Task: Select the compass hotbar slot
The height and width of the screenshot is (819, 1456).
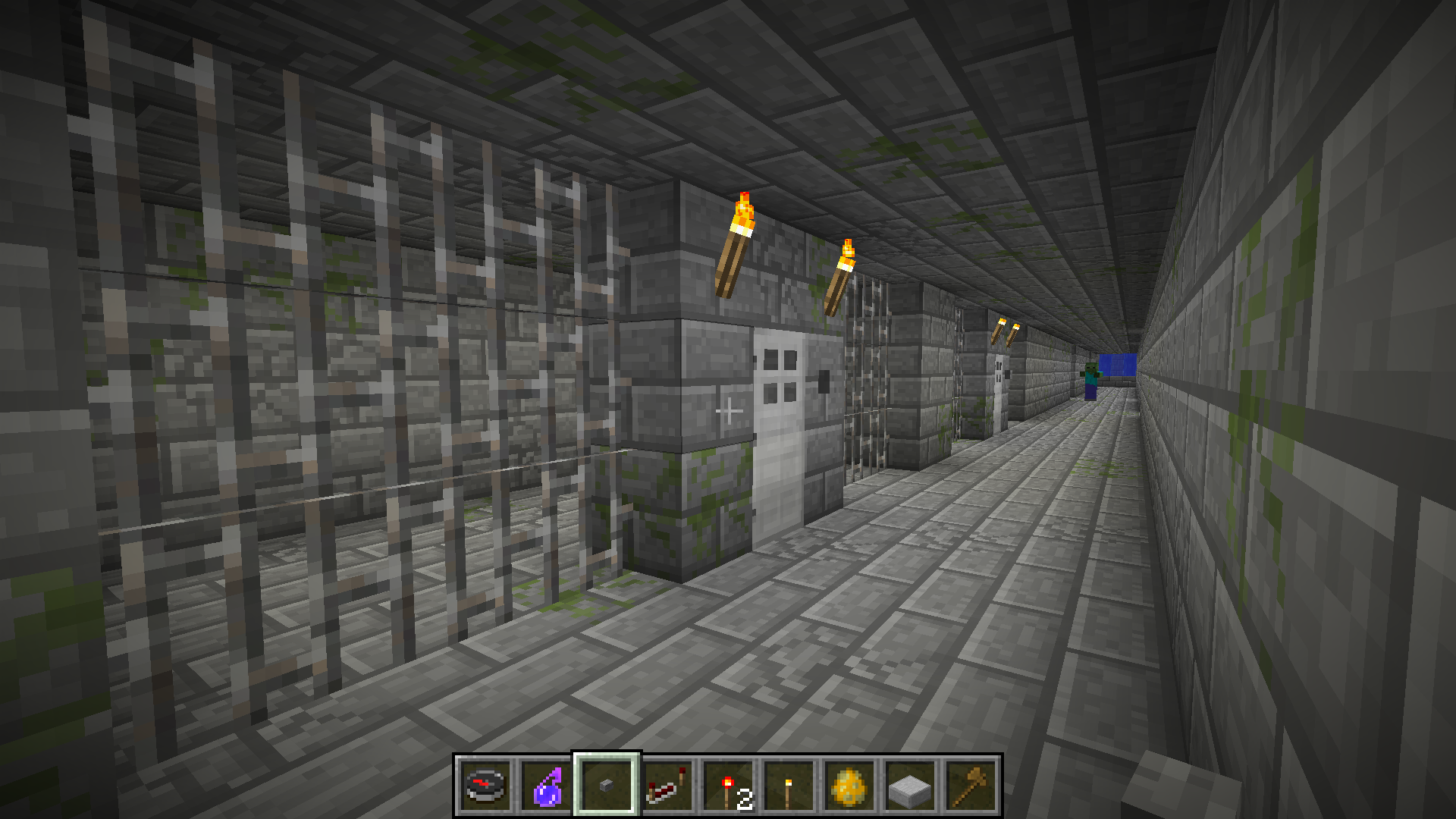Action: 485,786
